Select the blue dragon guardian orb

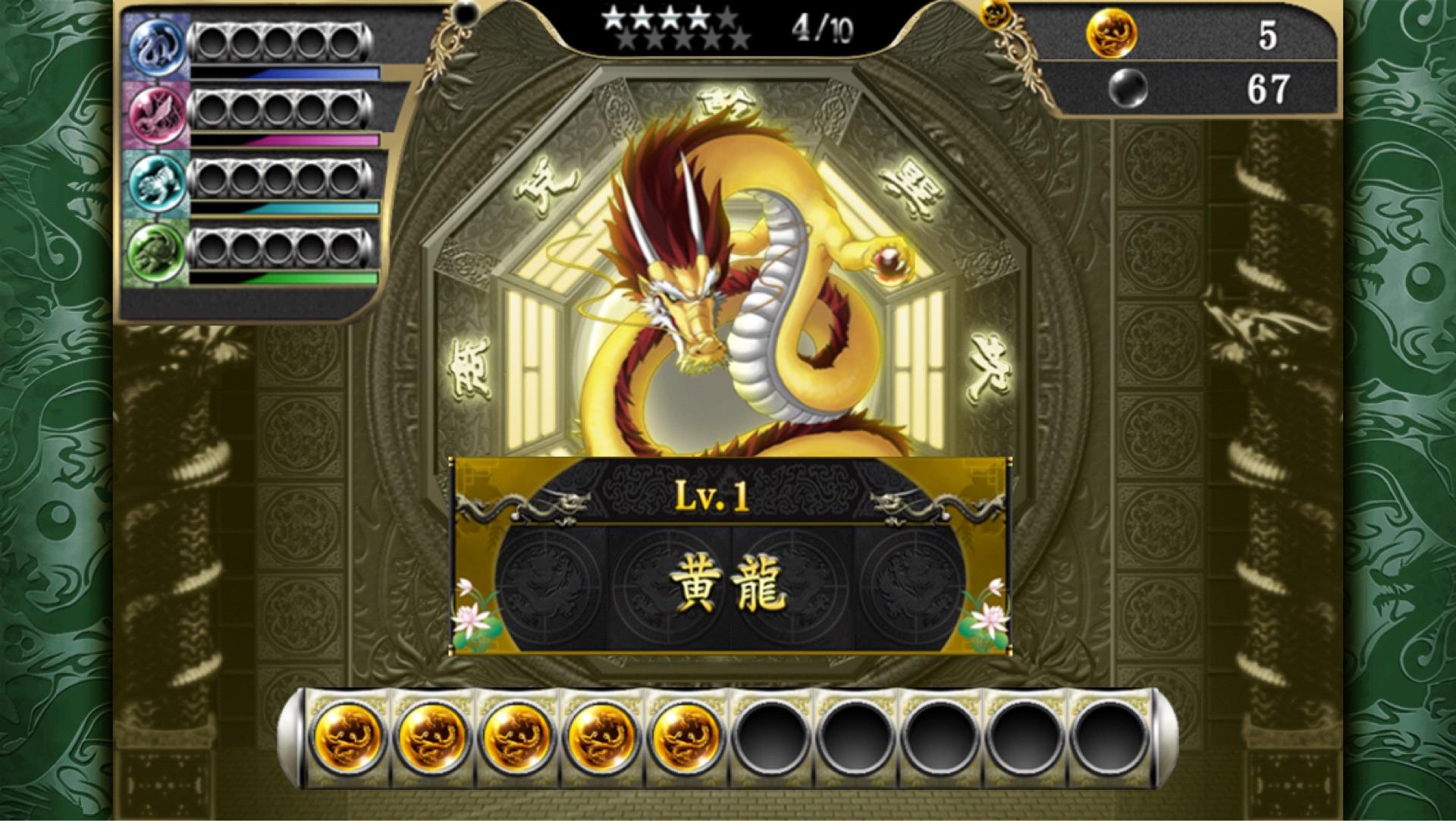157,46
